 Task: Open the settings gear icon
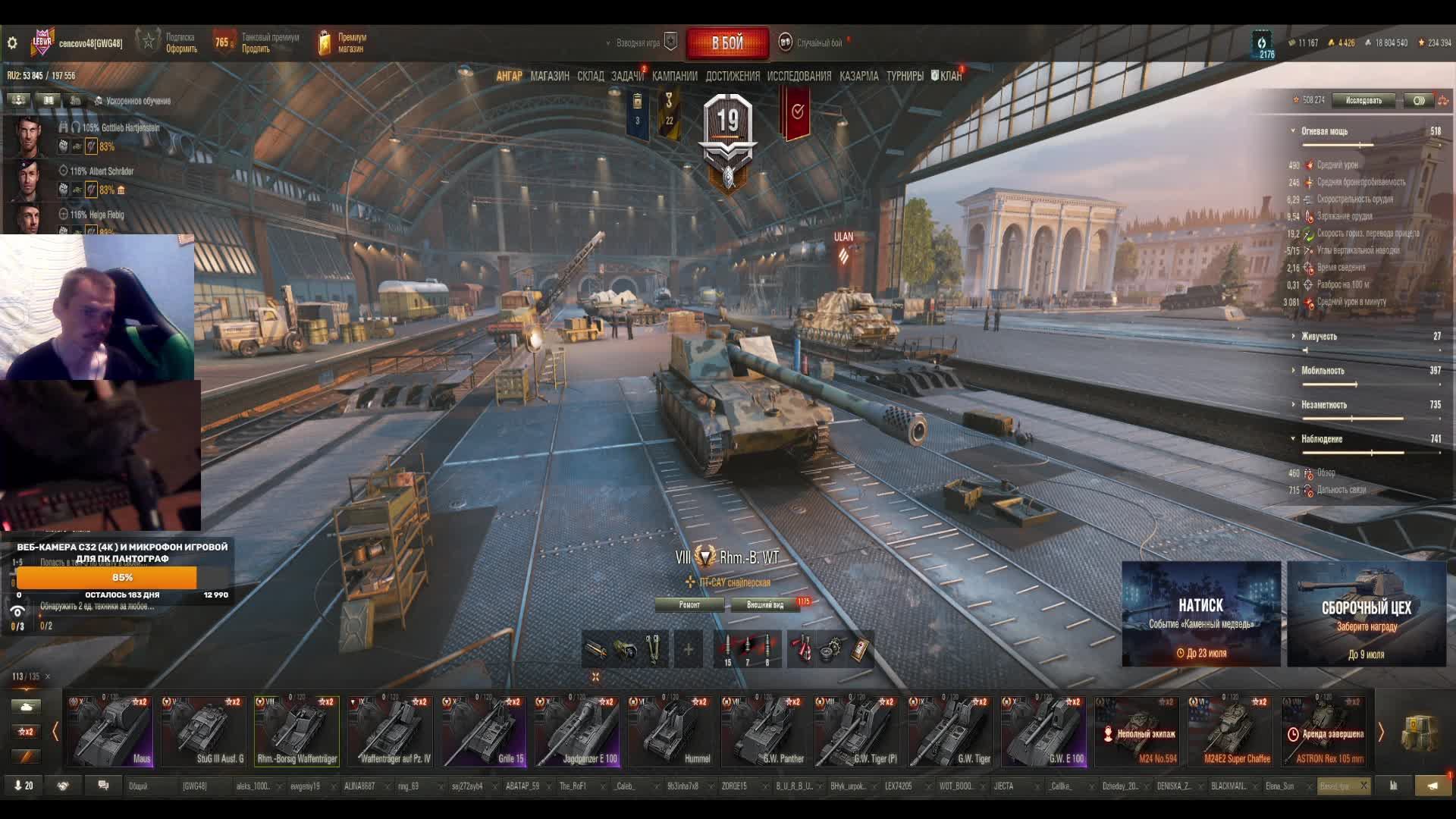(x=12, y=43)
